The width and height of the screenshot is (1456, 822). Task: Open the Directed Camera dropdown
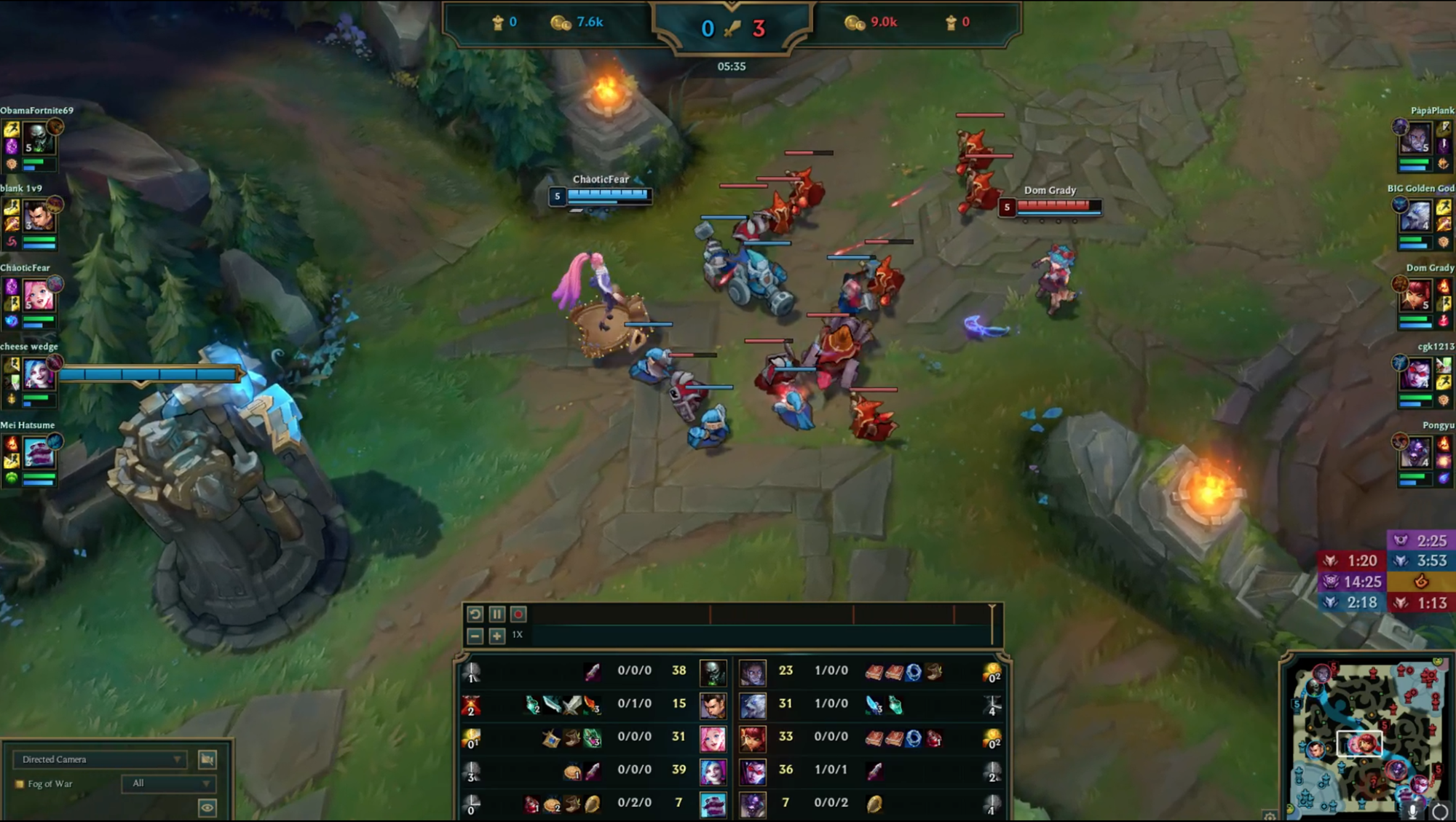(100, 759)
